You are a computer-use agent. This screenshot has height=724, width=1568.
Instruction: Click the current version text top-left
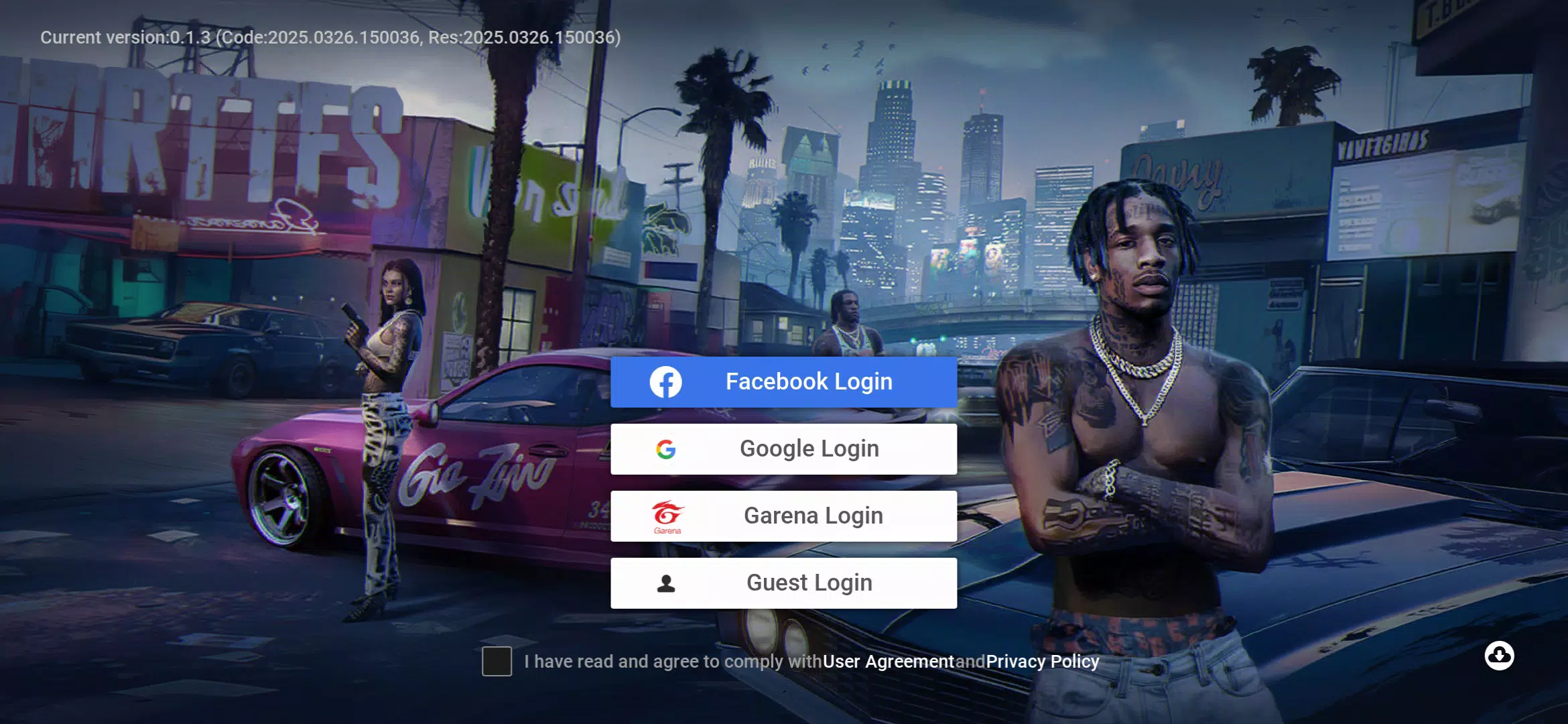click(x=330, y=37)
